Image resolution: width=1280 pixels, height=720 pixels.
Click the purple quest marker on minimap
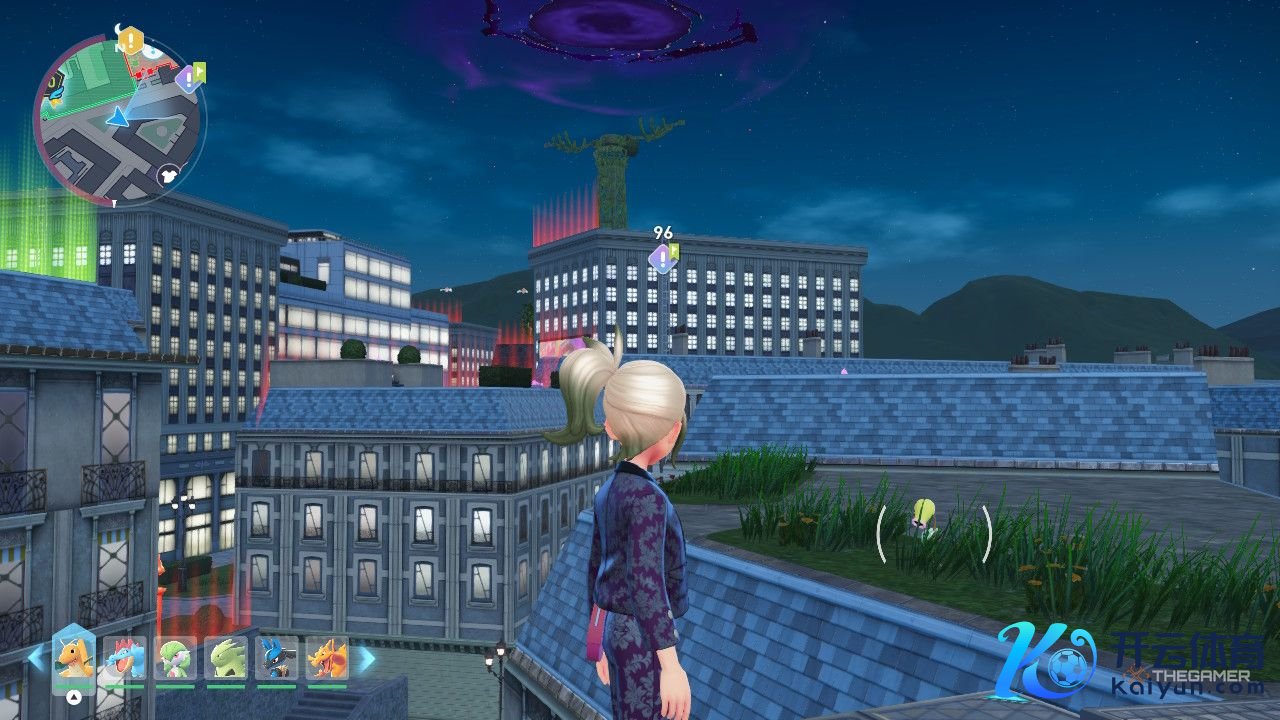pos(187,78)
